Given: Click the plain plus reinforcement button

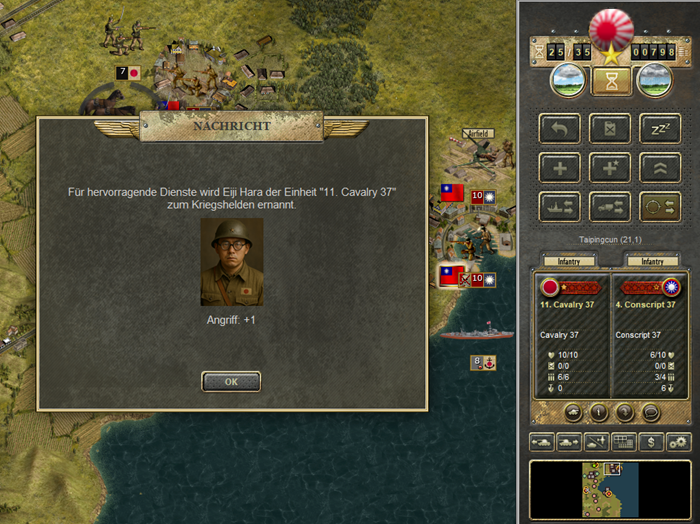Looking at the screenshot, I should click(x=559, y=167).
